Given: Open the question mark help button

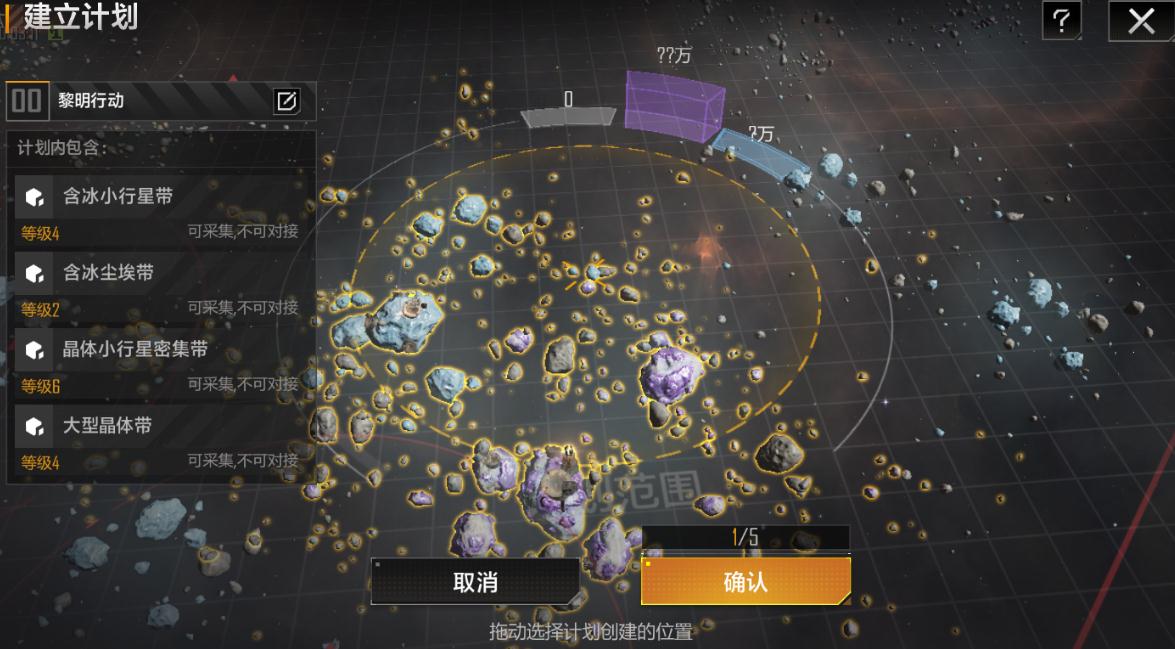Looking at the screenshot, I should coord(1061,20).
